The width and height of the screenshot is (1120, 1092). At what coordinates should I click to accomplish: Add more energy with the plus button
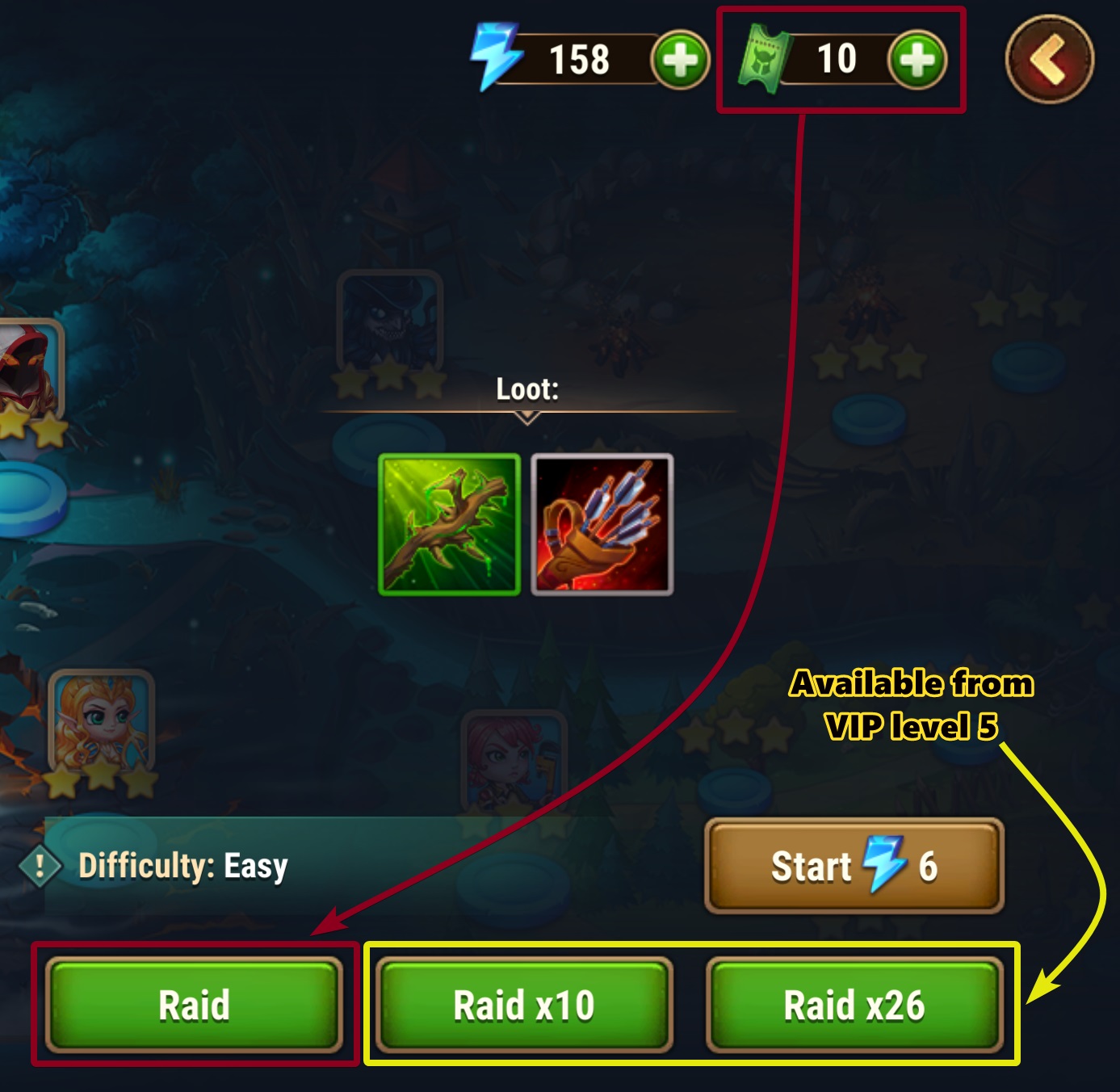pos(680,60)
